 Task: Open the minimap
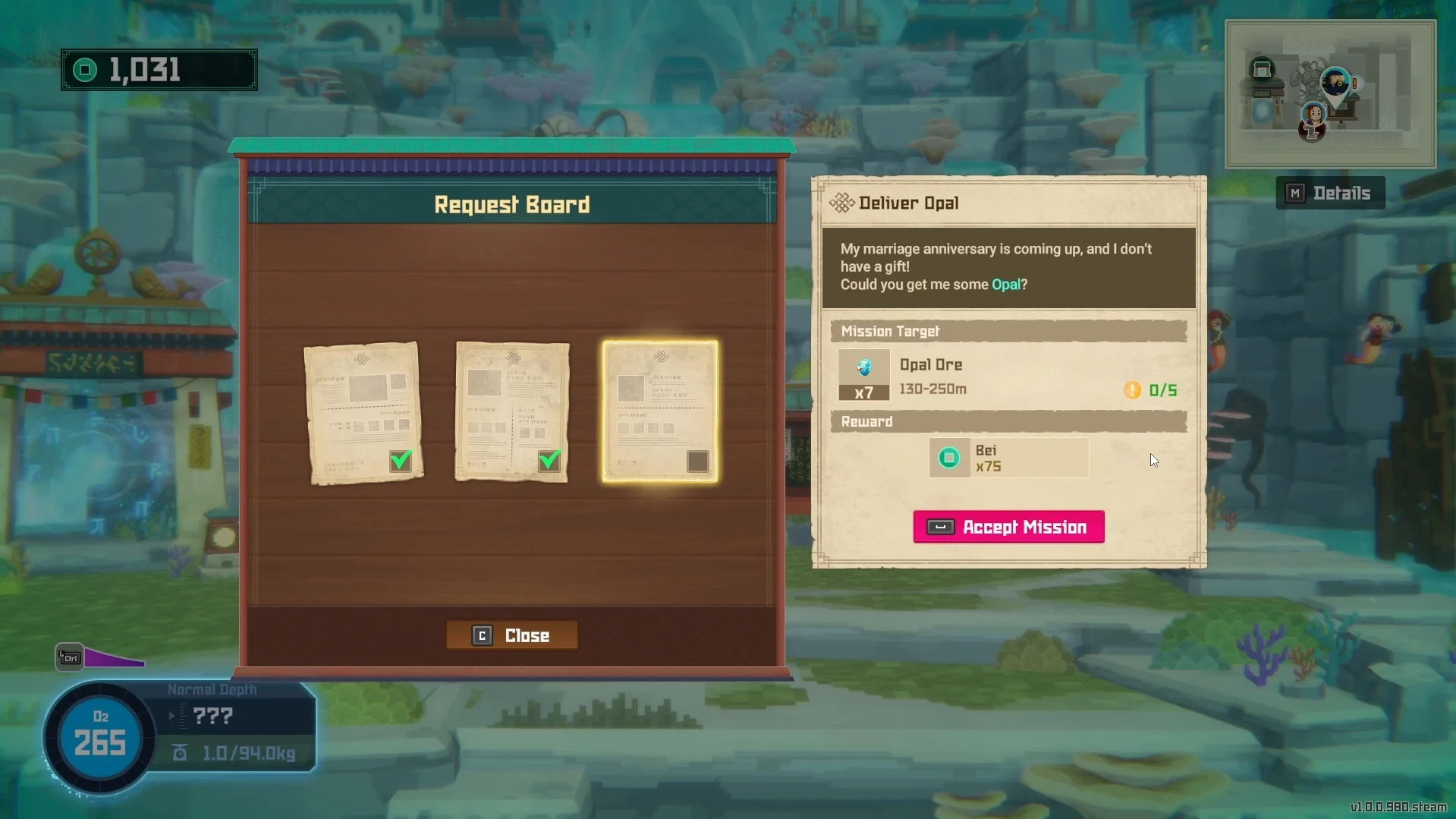(x=1330, y=93)
